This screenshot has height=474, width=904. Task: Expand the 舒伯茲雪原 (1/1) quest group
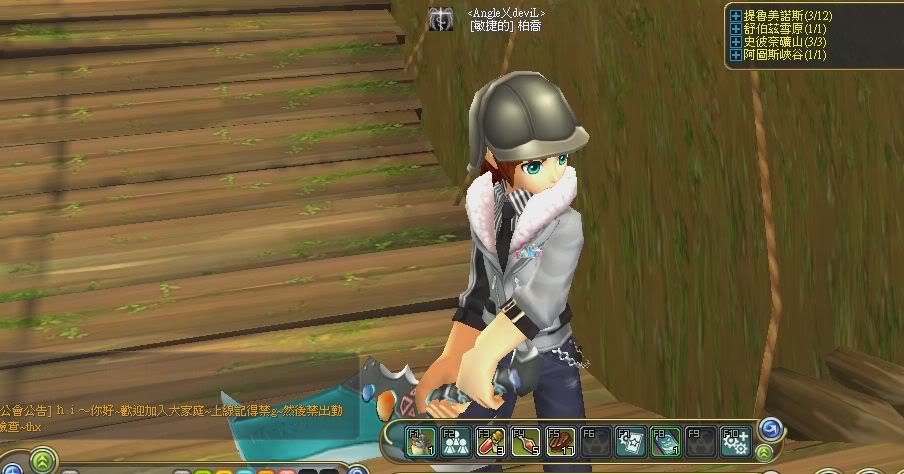pos(736,30)
